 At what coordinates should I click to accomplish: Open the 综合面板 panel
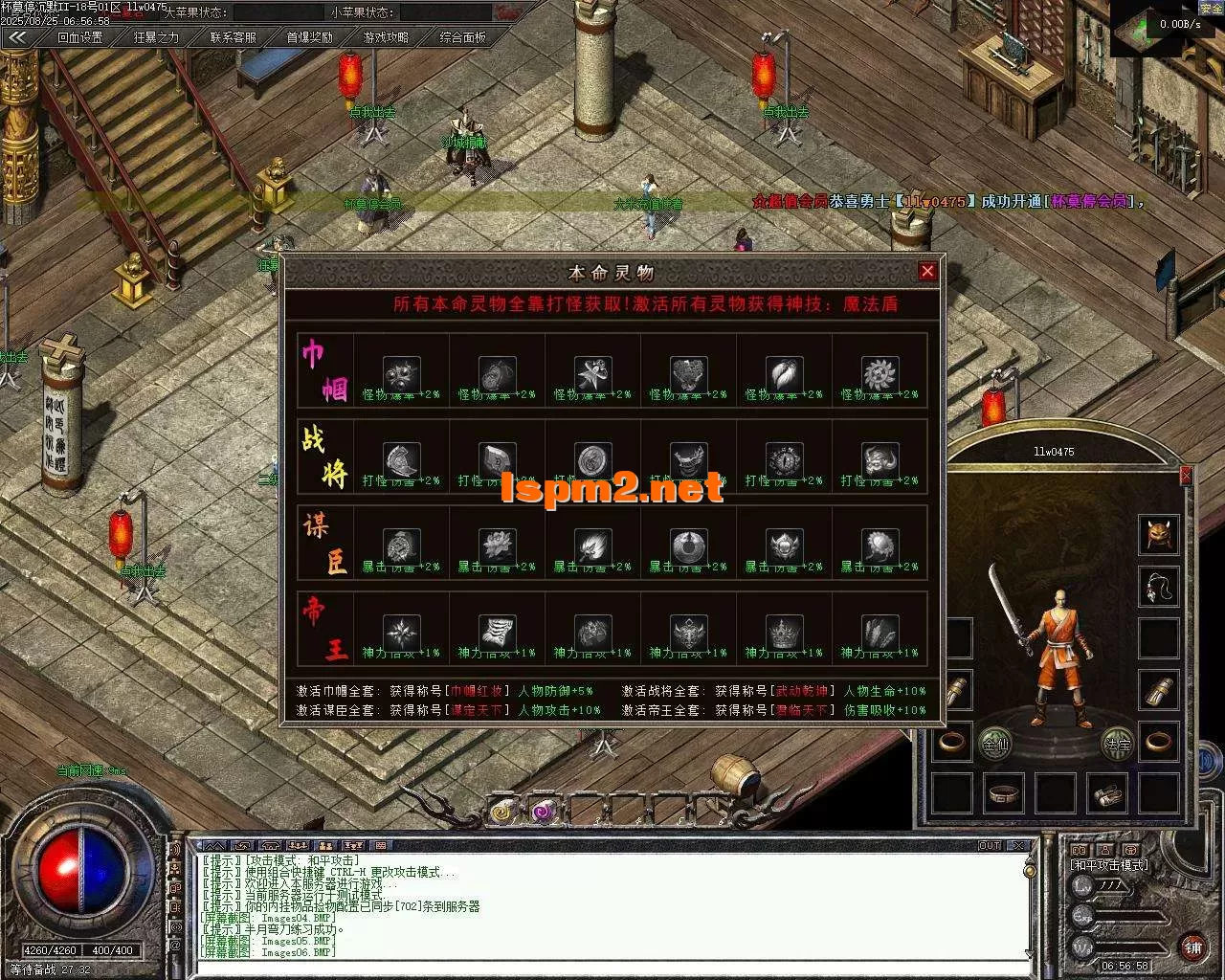pos(462,37)
